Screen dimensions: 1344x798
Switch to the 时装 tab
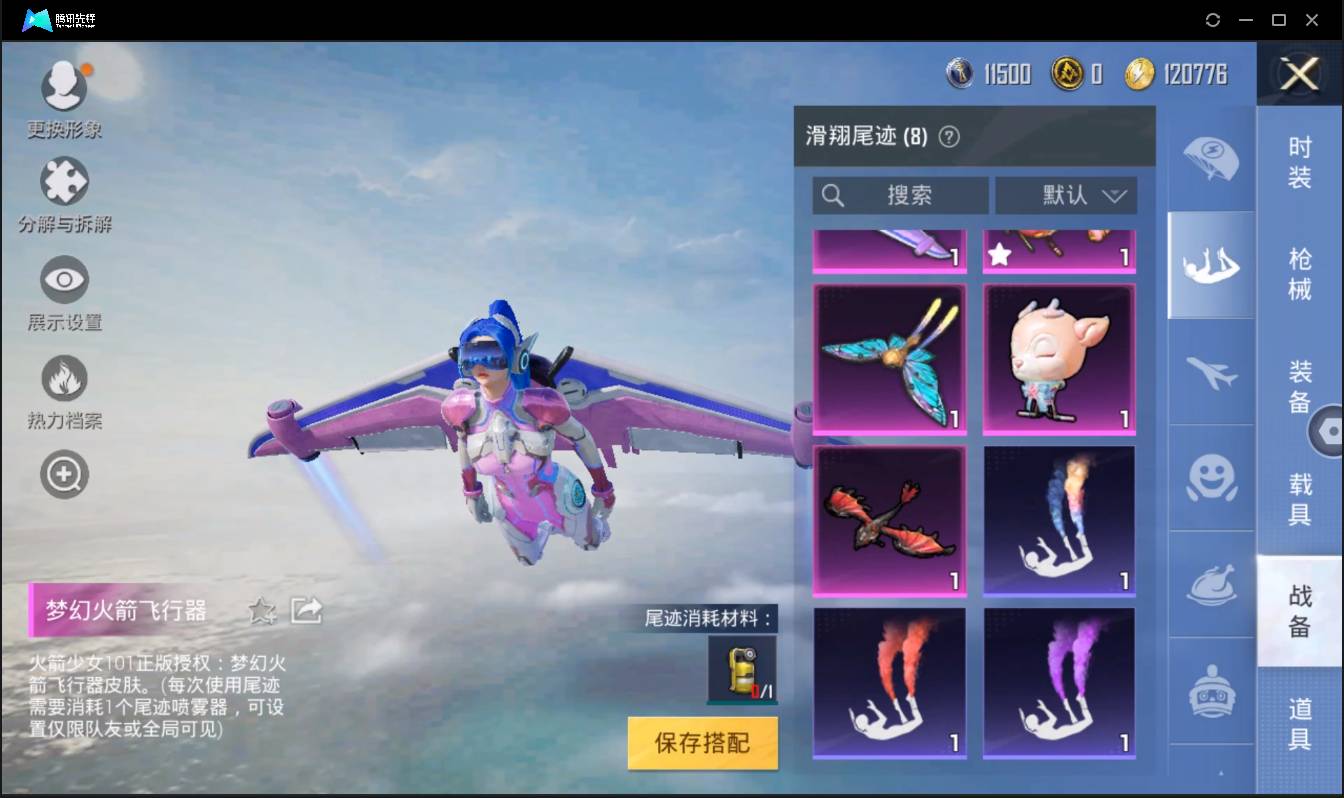click(x=1300, y=163)
